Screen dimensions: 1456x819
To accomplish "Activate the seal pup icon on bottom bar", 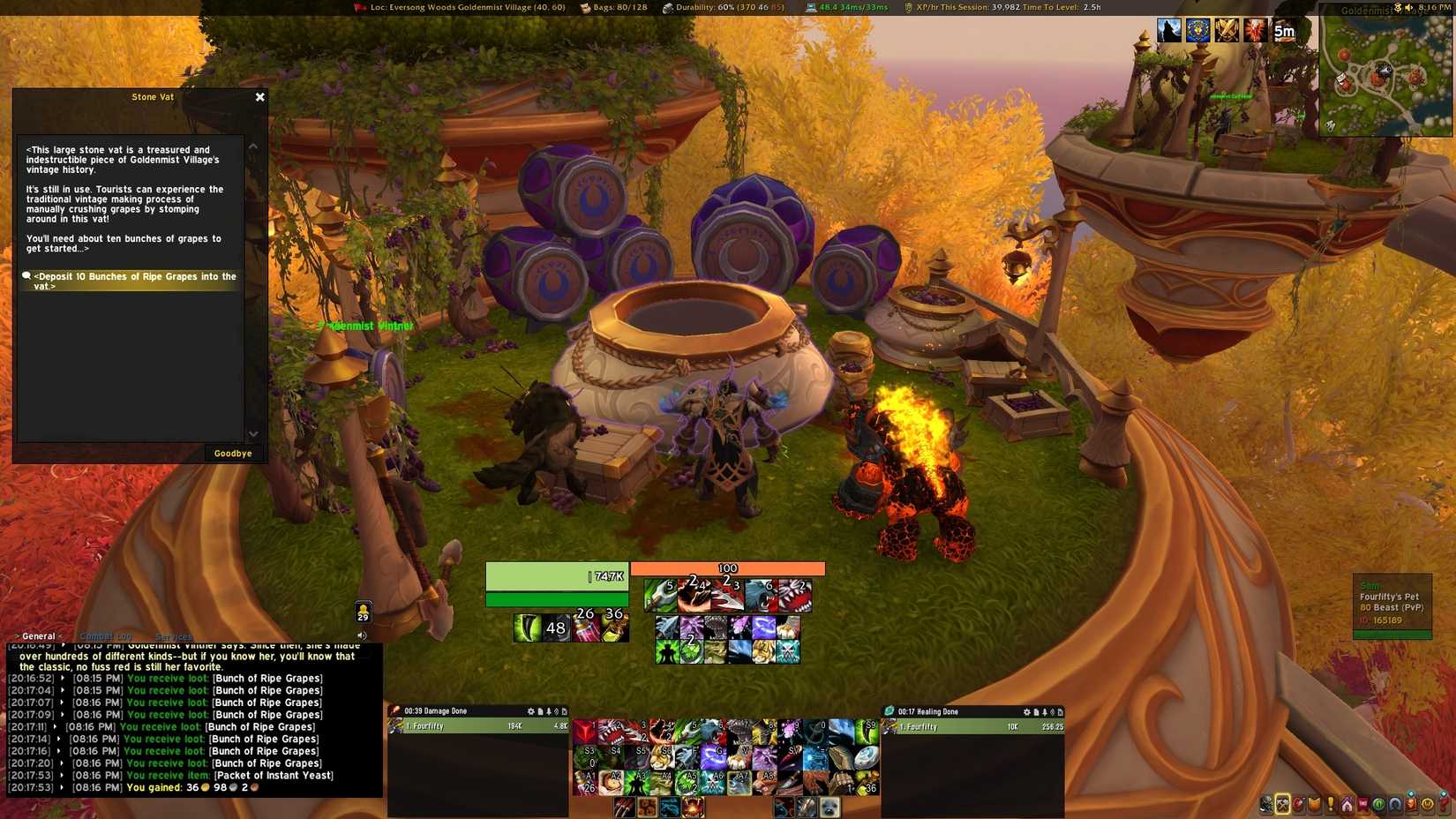I will [829, 807].
